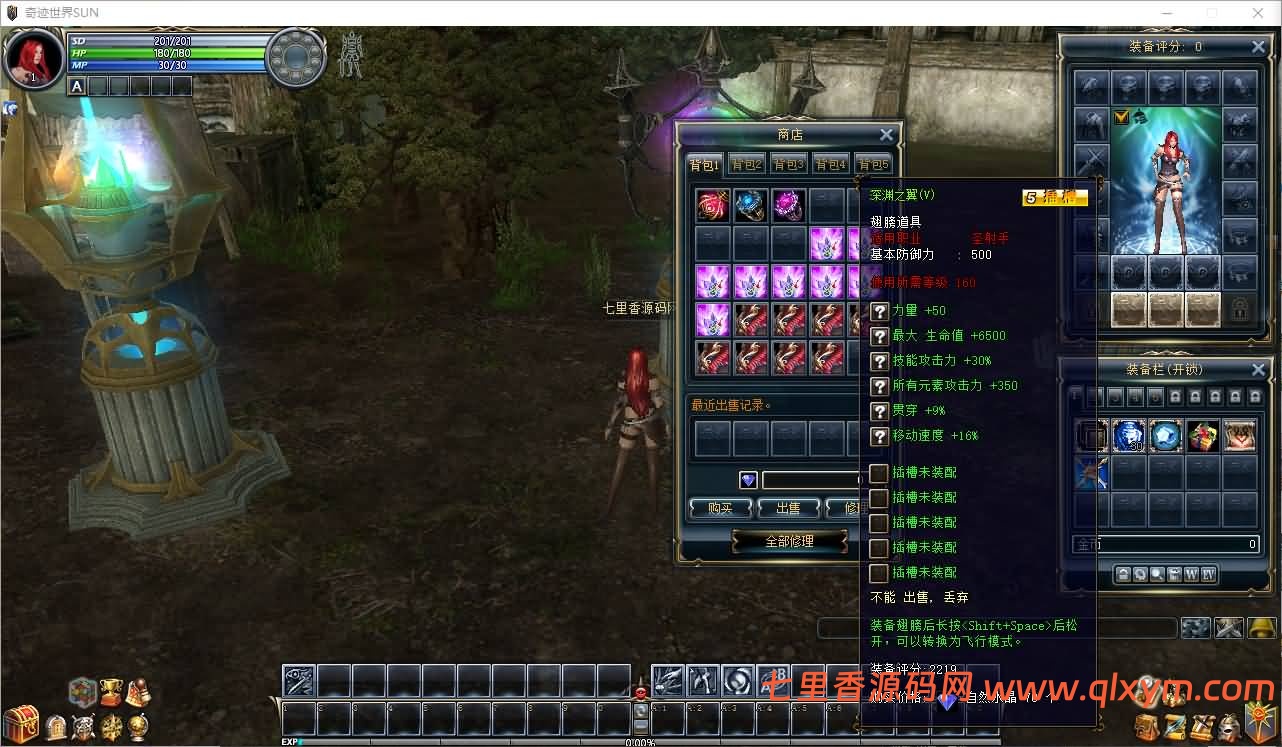Image resolution: width=1282 pixels, height=747 pixels.
Task: Switch to the 背包2 shop tab
Action: (746, 163)
